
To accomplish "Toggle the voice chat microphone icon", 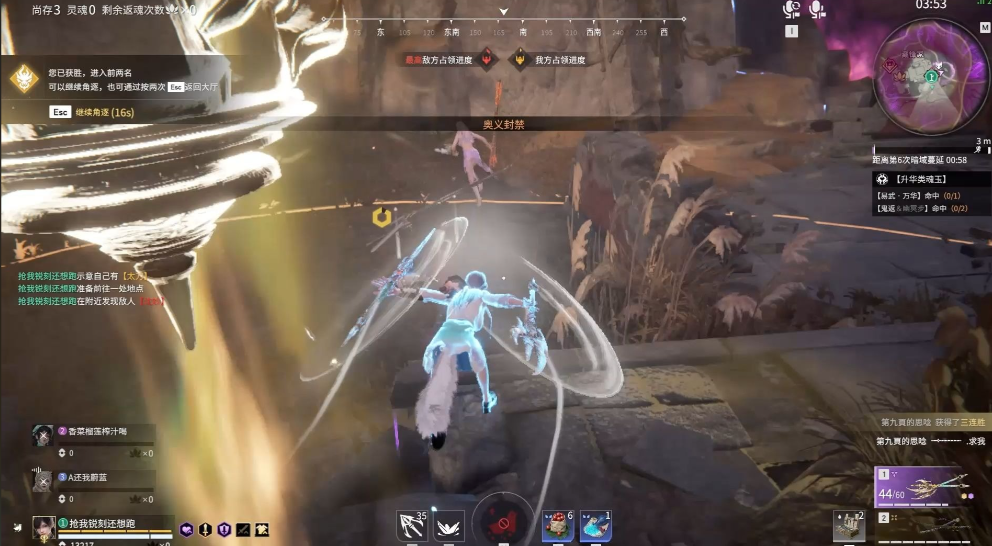I will point(817,10).
